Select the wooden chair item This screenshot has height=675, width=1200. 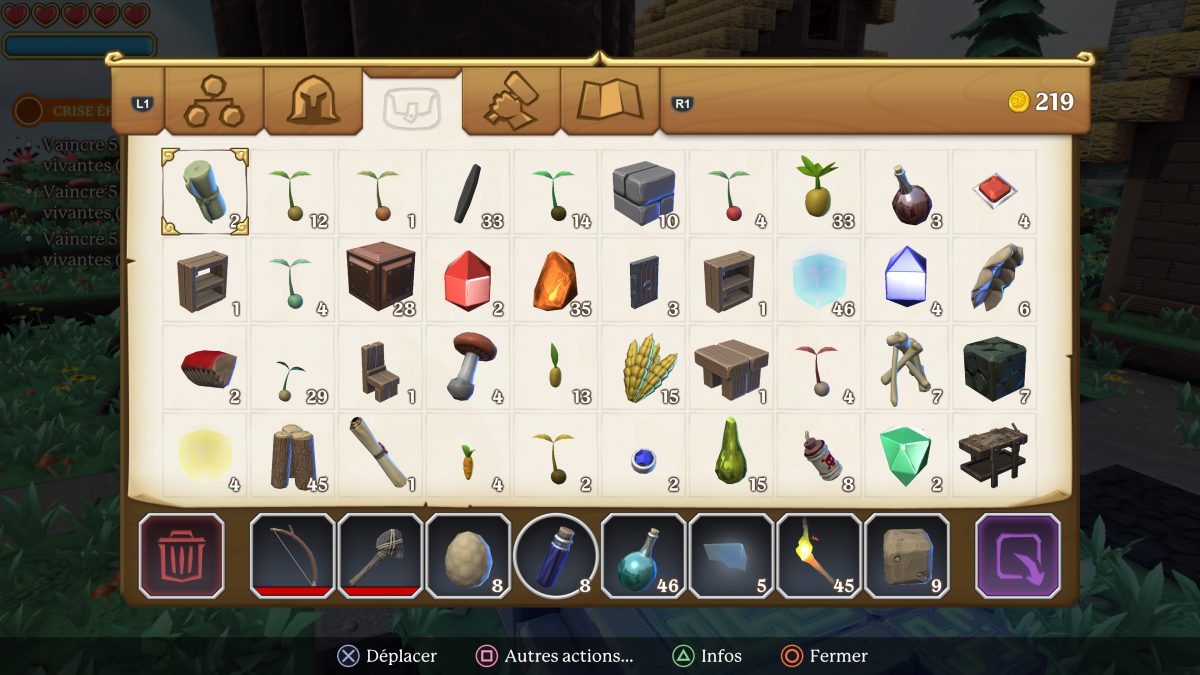tap(380, 367)
